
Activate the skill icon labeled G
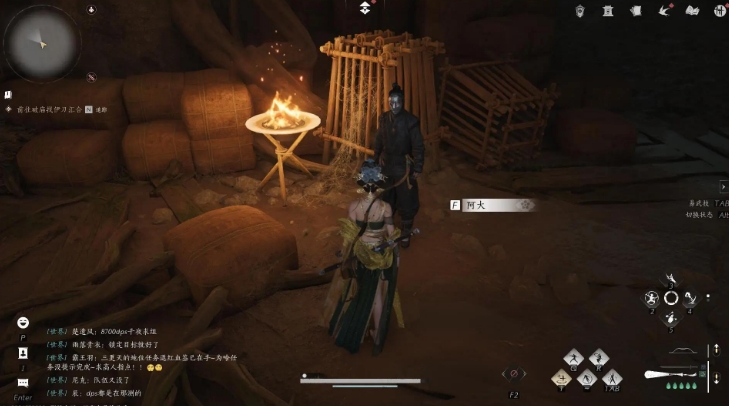point(573,358)
